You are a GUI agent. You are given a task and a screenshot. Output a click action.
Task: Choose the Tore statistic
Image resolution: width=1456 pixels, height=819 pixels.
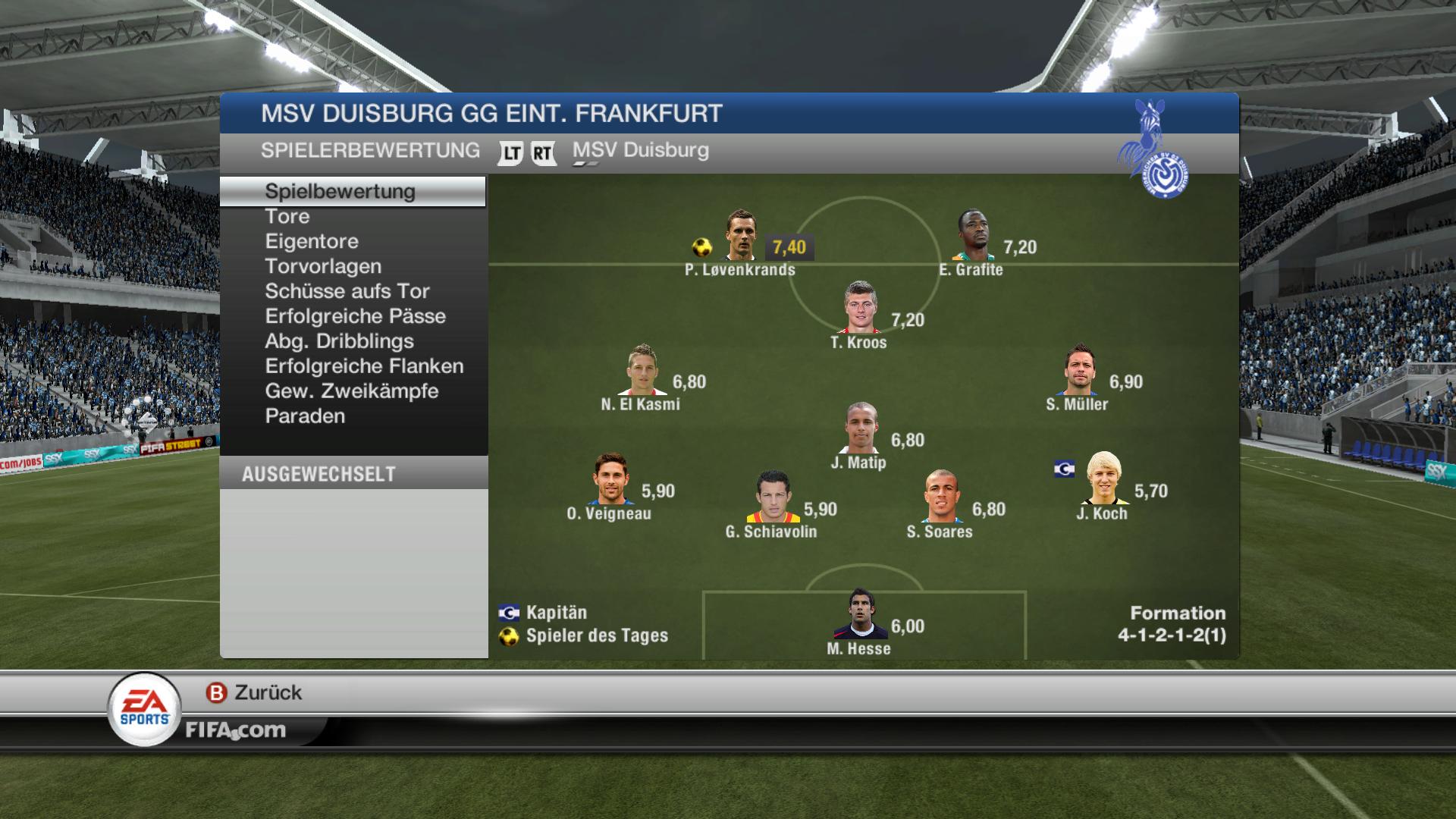(x=287, y=216)
